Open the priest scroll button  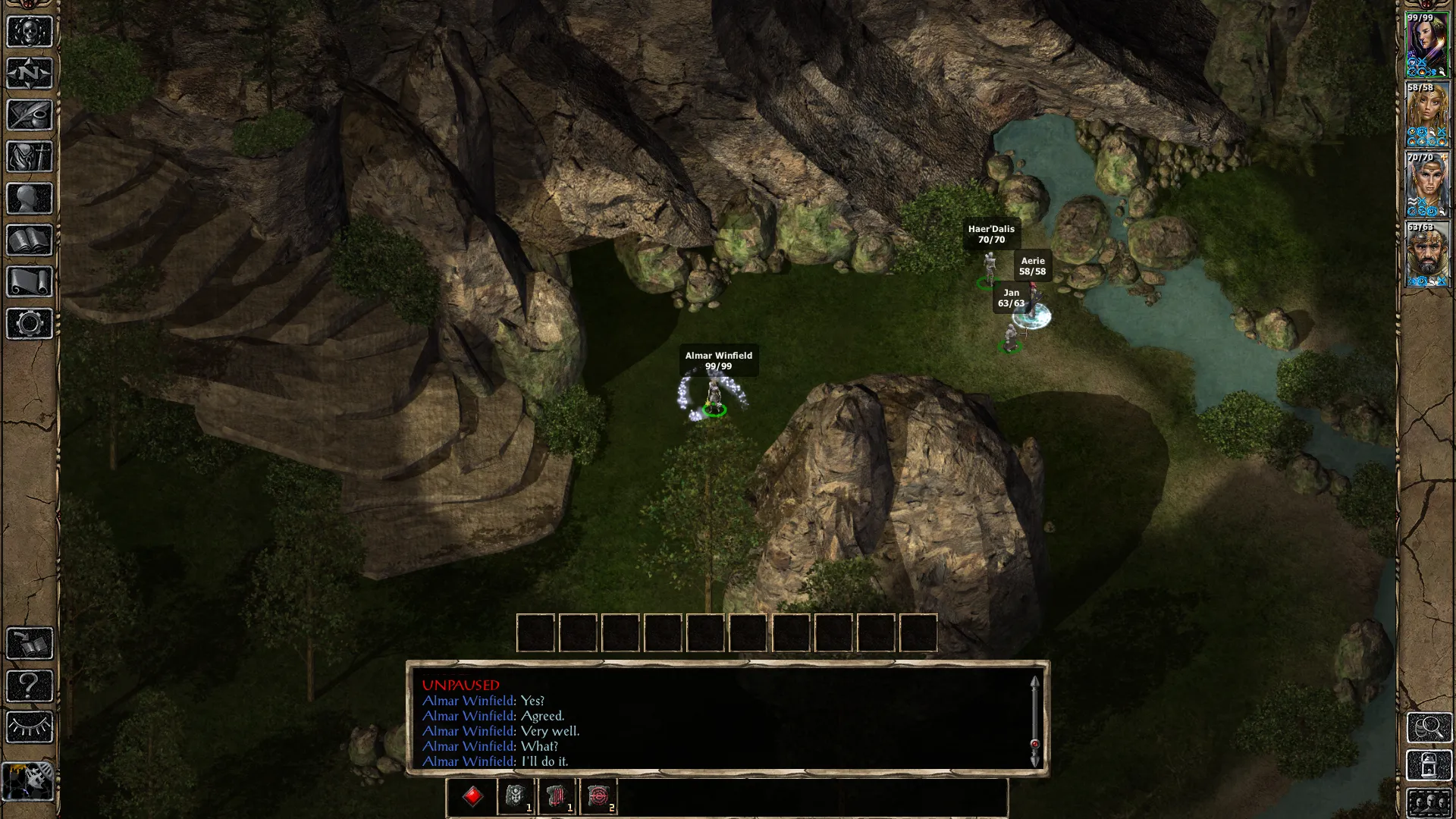[x=30, y=282]
